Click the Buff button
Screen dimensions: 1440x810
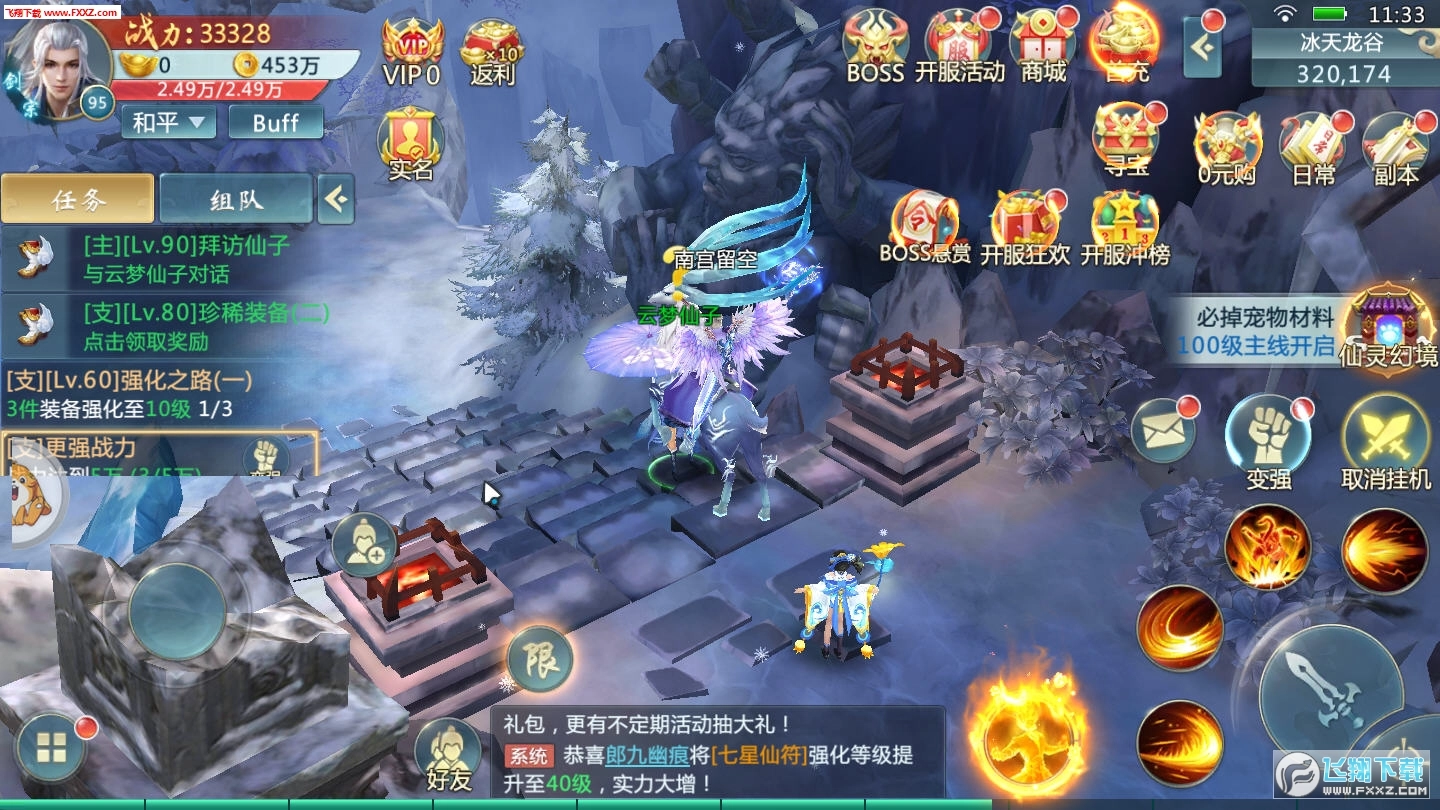pos(274,122)
